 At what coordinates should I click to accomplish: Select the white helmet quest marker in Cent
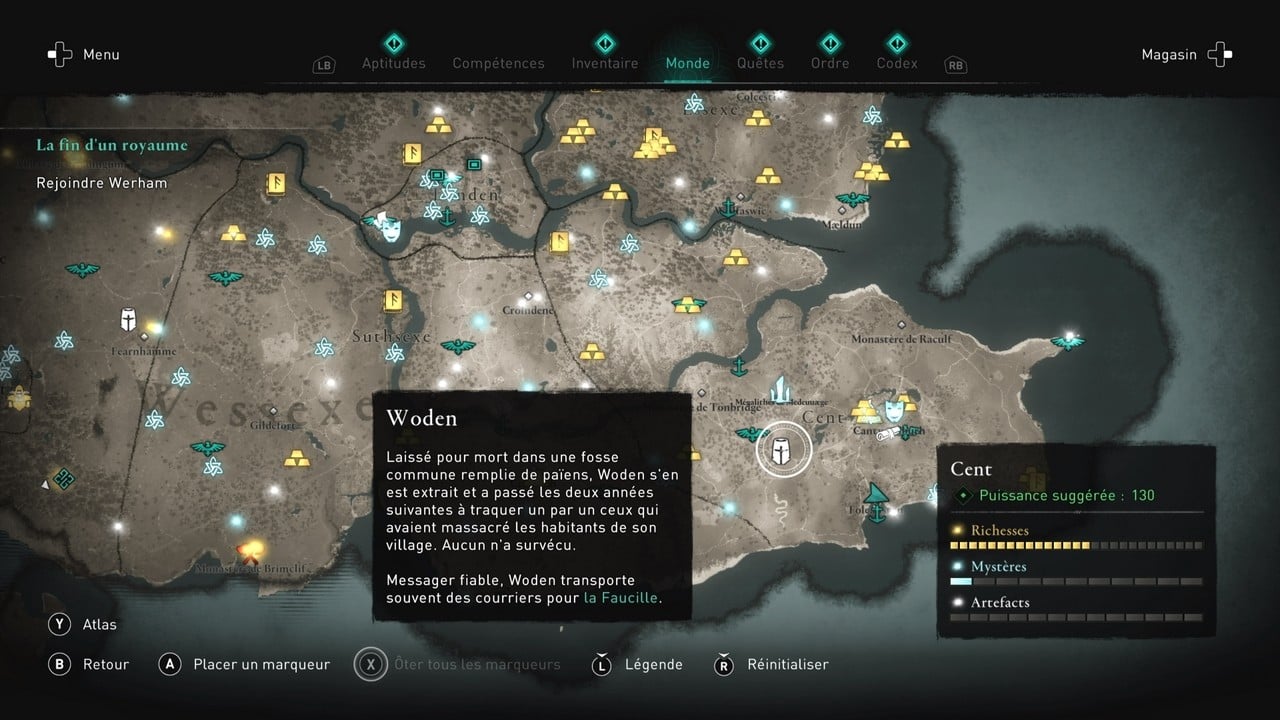point(781,451)
